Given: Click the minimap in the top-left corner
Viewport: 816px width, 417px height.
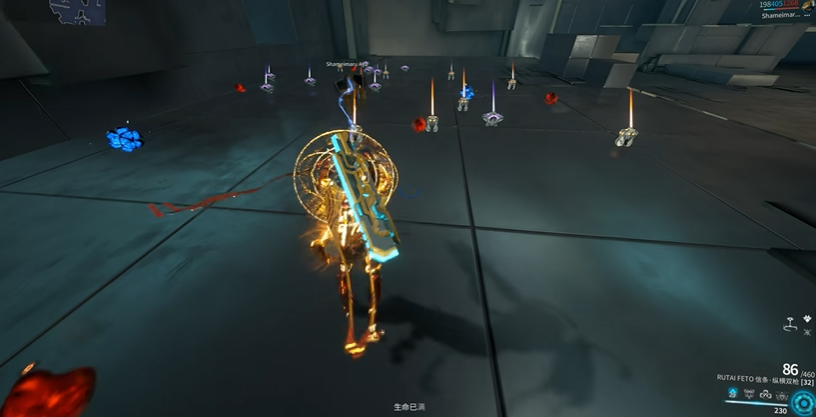Looking at the screenshot, I should click(x=78, y=10).
